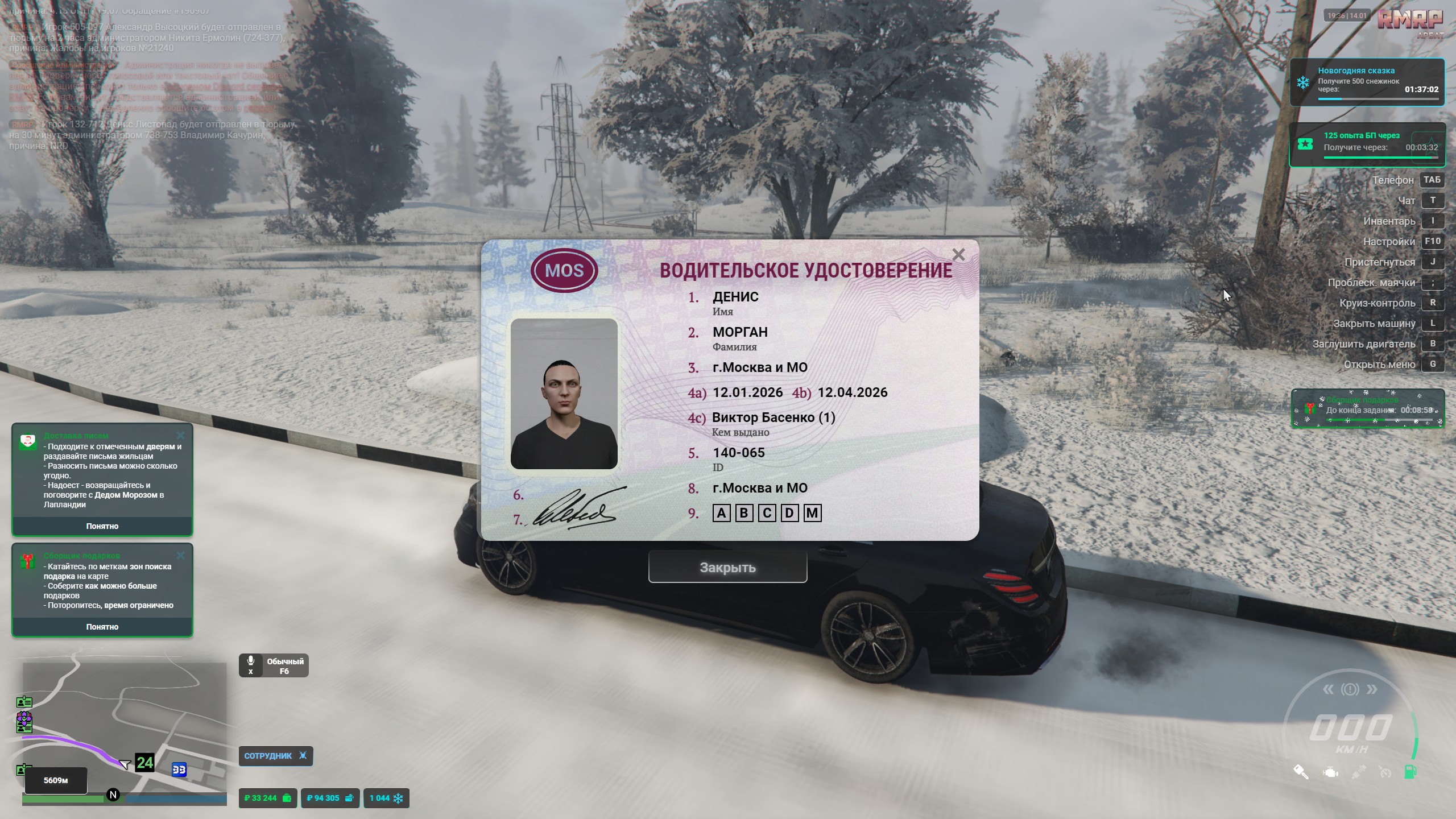Click the cruise control gauge icon on the HUD
This screenshot has height=819, width=1456.
pos(1385,773)
